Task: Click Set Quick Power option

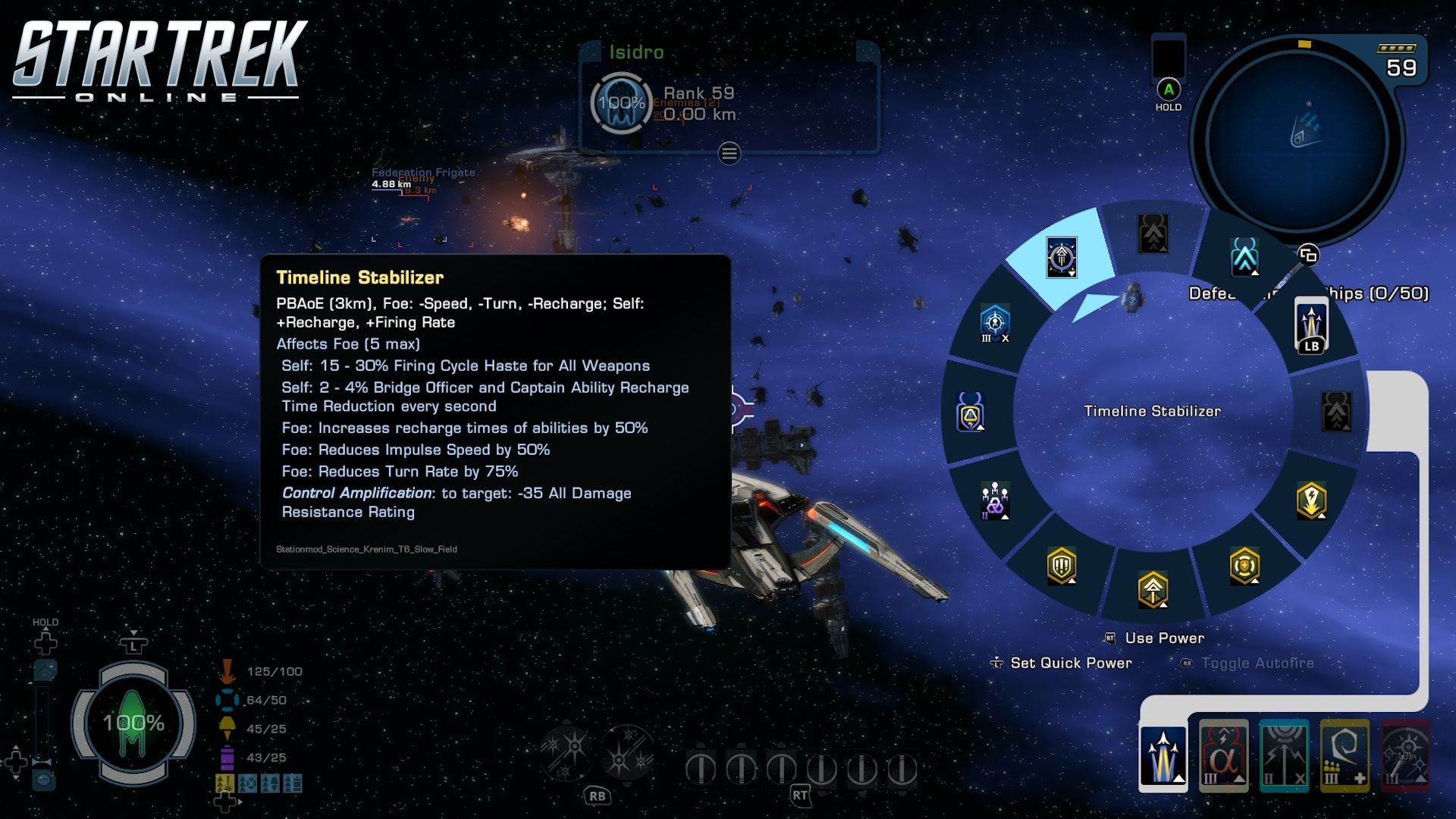Action: point(1069,663)
